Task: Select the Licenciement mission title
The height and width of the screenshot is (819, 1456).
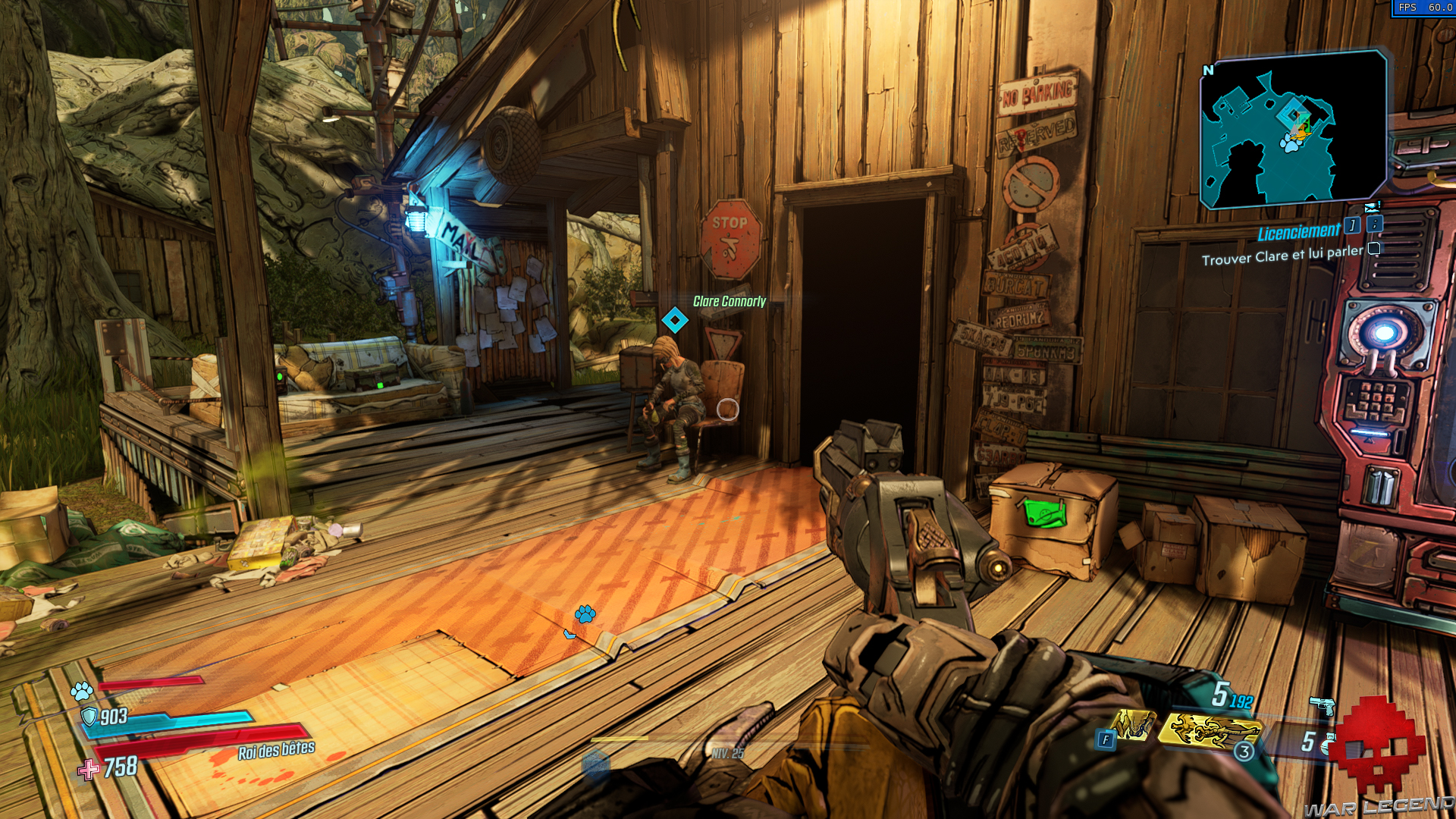Action: click(1298, 231)
